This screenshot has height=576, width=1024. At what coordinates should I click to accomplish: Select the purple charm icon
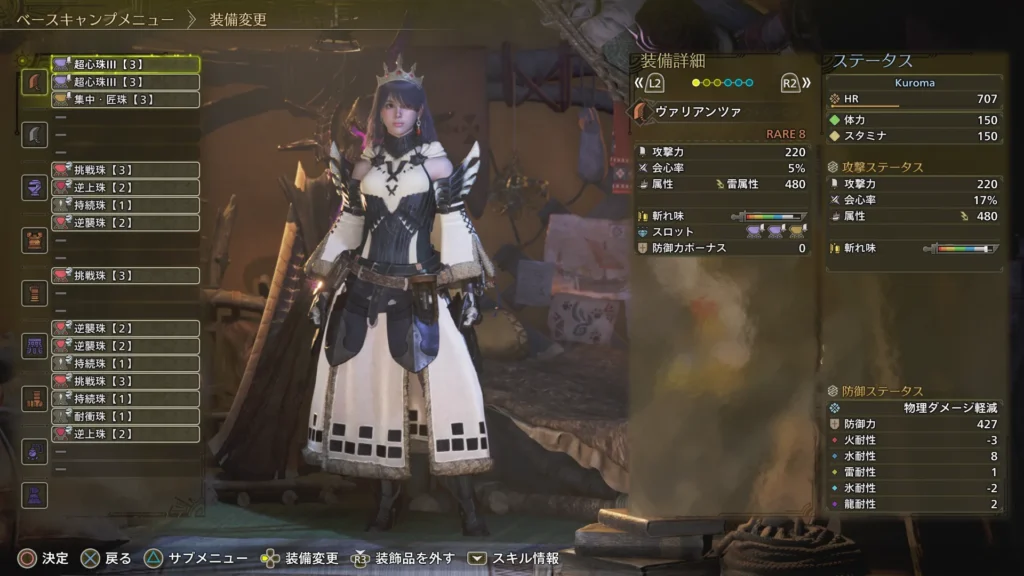coord(35,451)
